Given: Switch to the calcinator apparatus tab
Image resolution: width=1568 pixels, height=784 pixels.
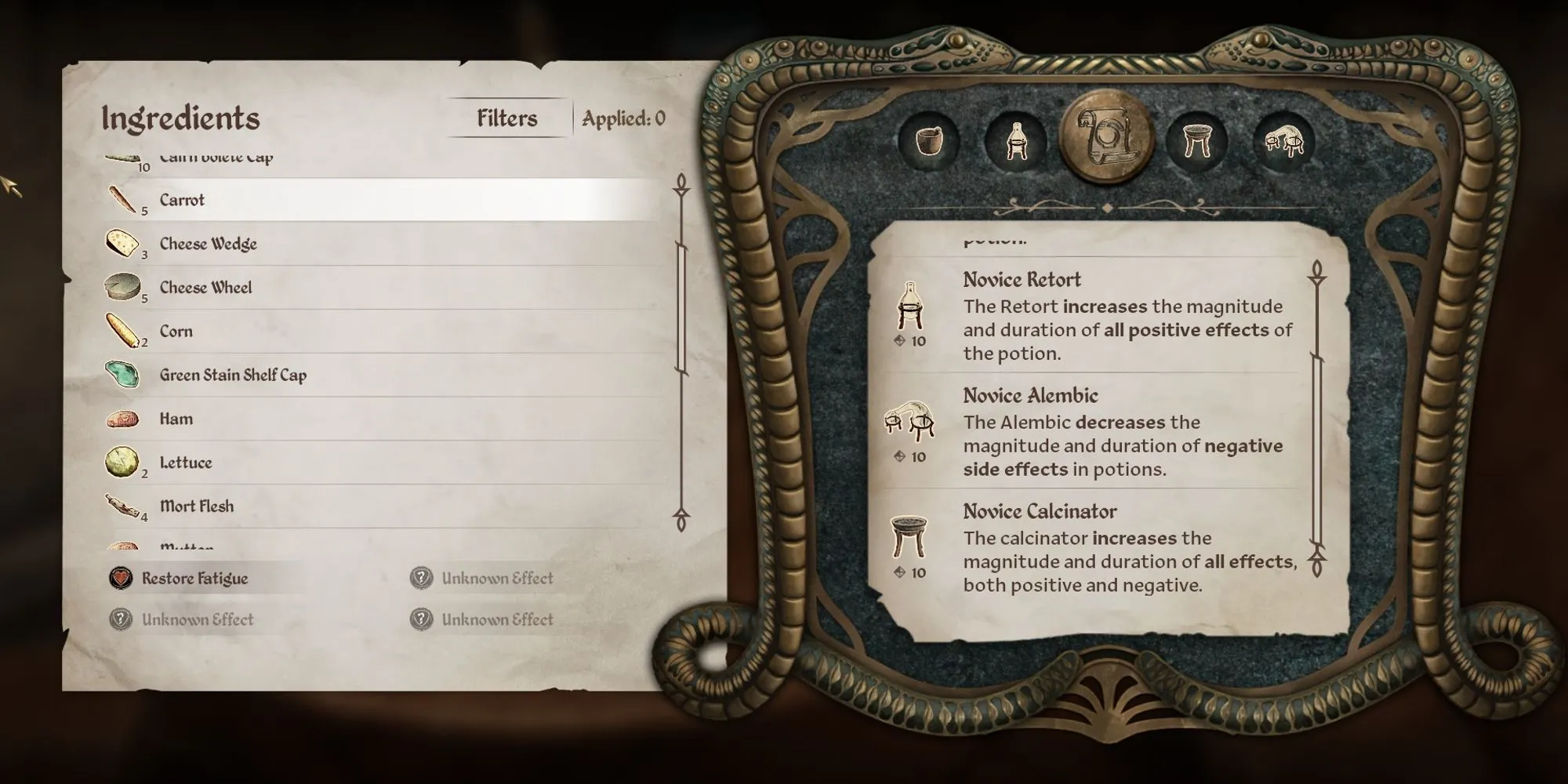Looking at the screenshot, I should (1196, 141).
